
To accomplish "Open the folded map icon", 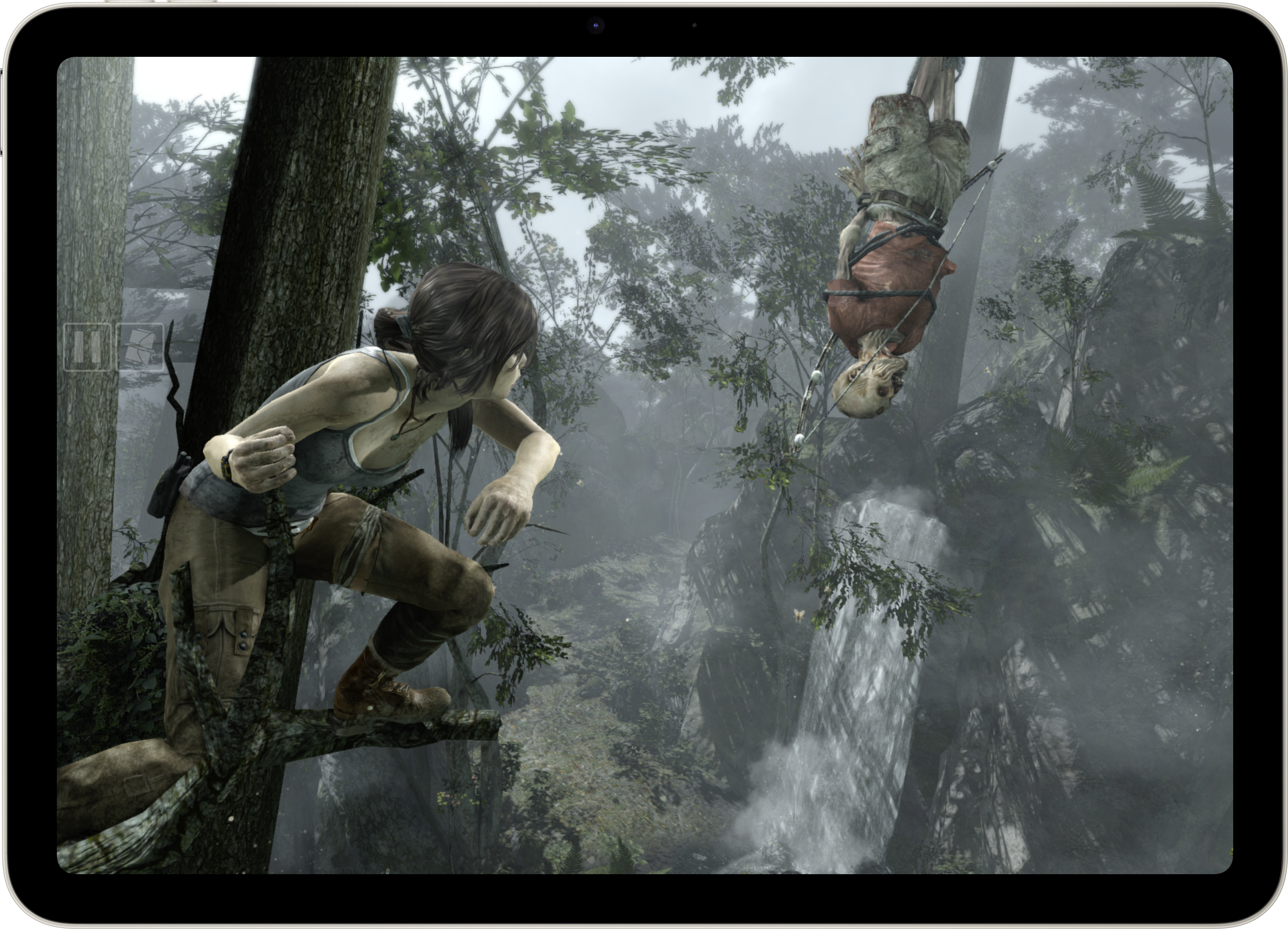I will (140, 347).
